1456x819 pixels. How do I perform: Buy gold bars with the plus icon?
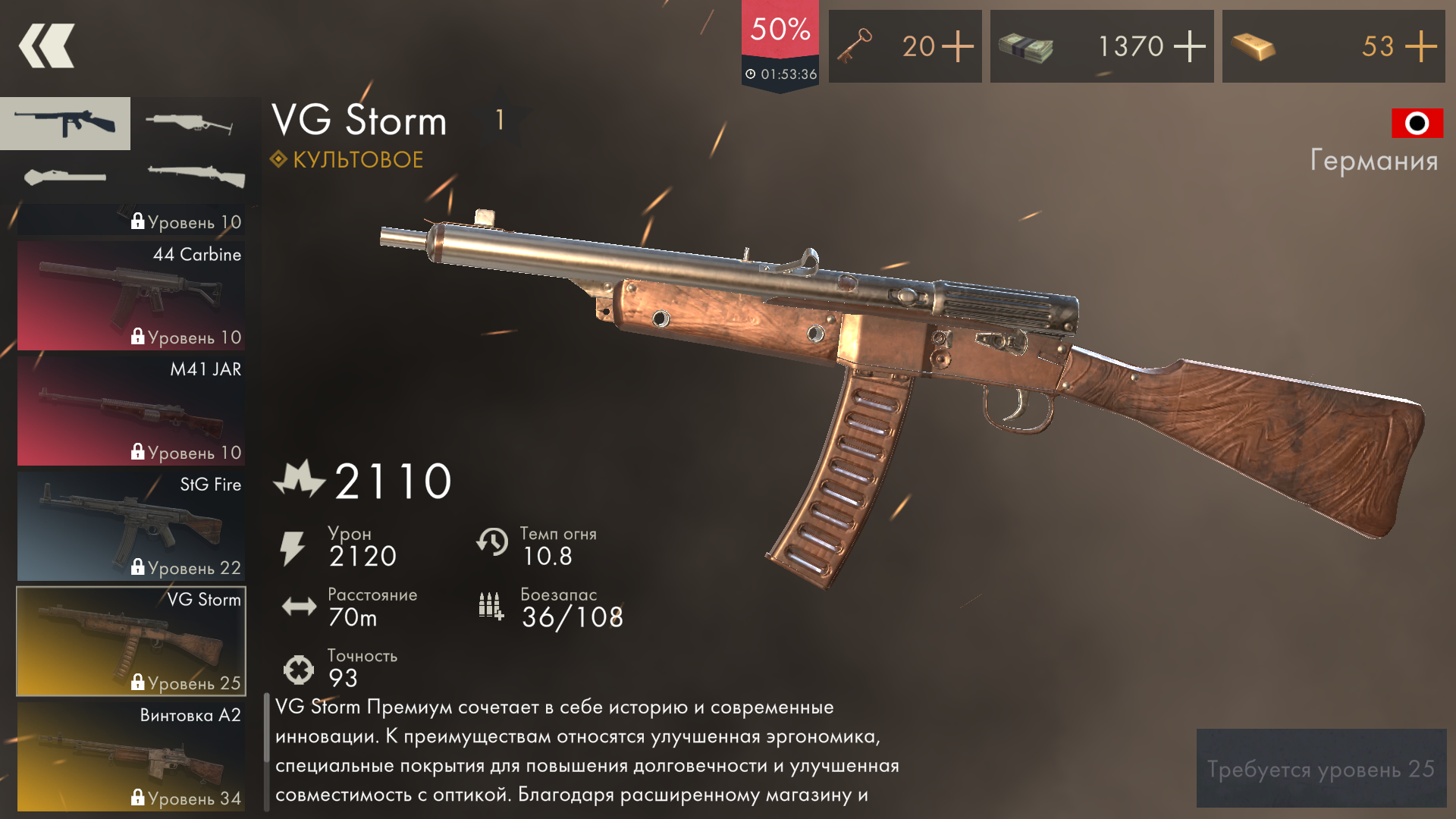click(1420, 46)
